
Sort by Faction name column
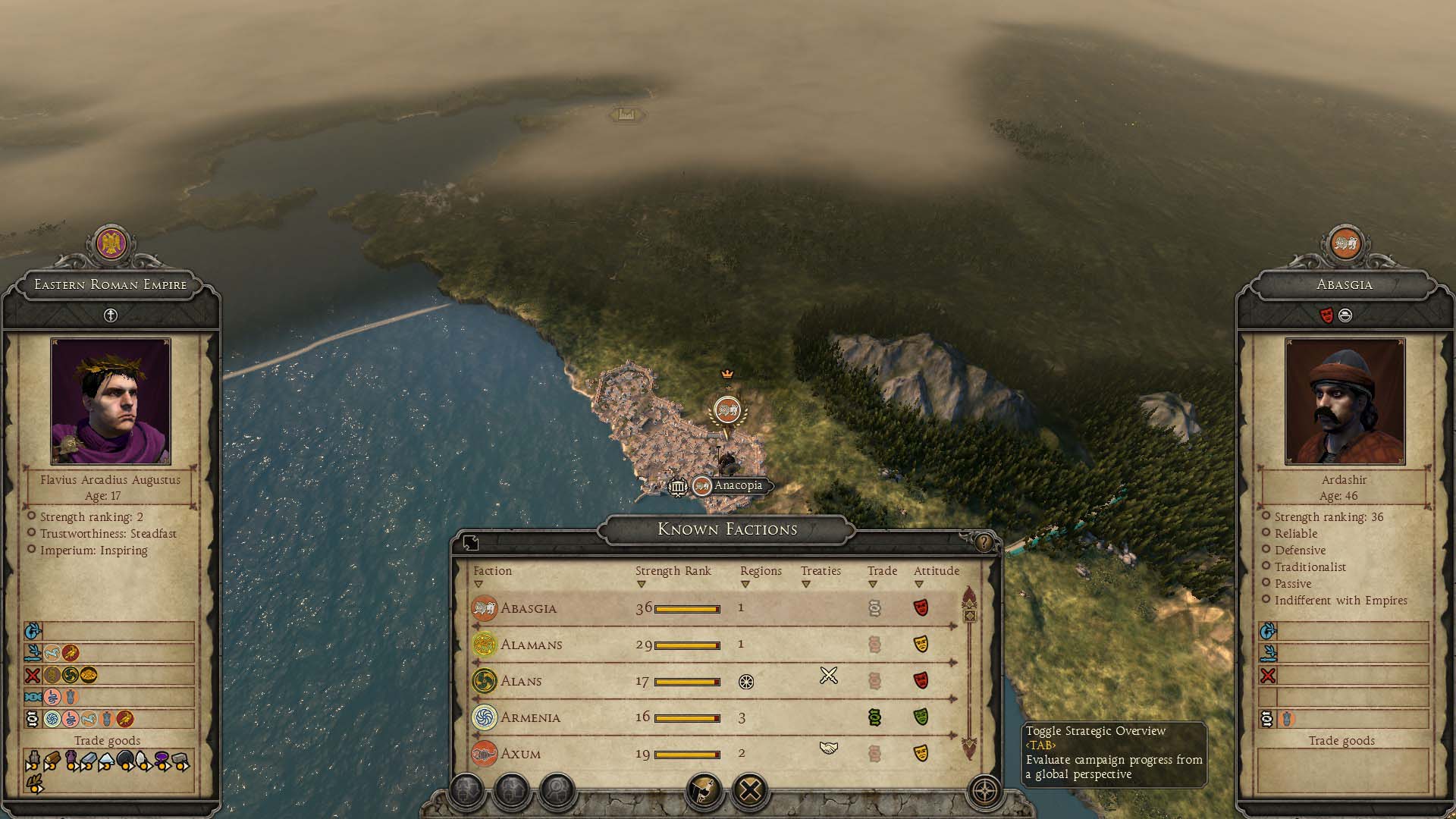492,571
